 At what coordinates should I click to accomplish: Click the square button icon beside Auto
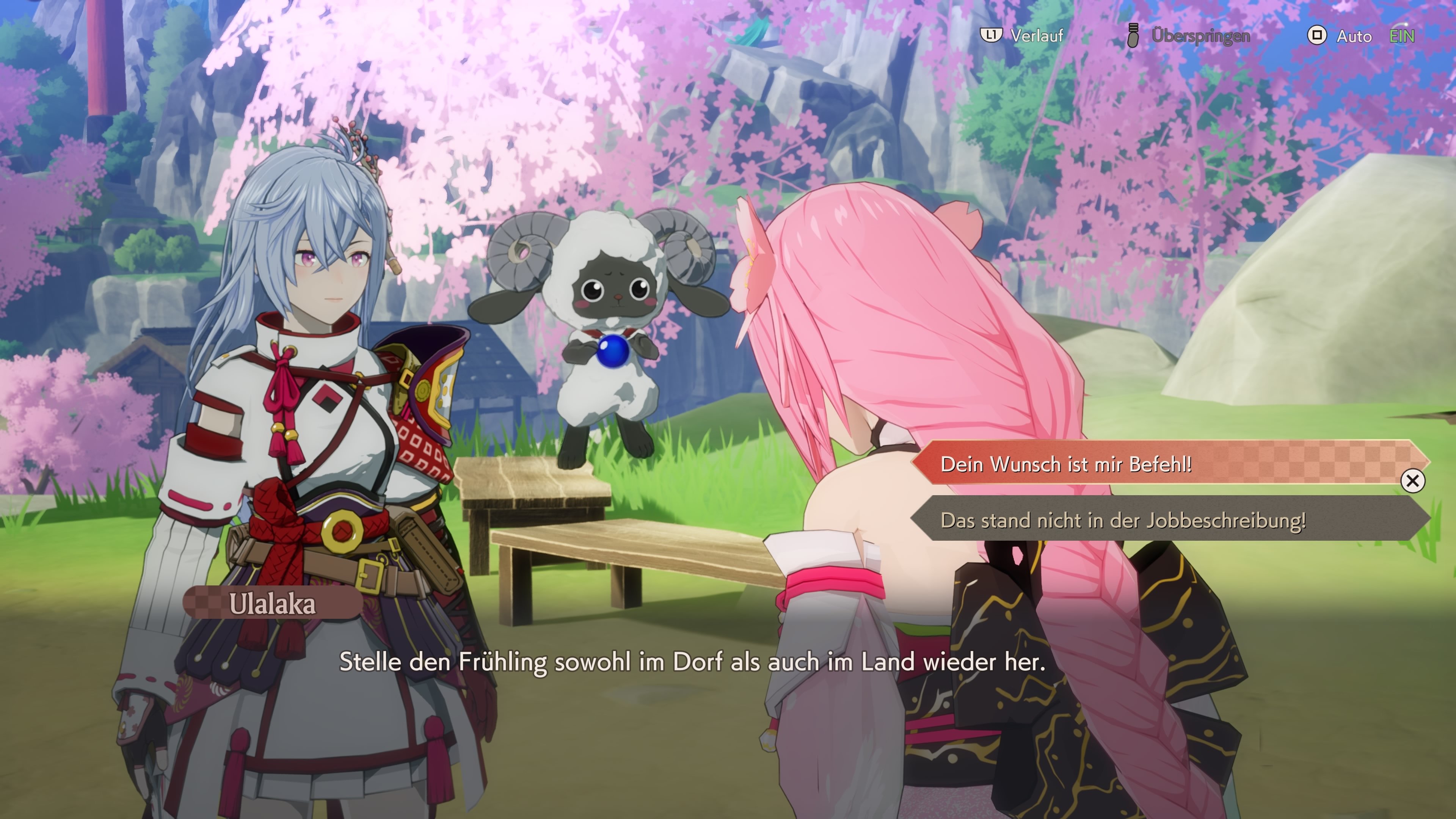pos(1317,36)
